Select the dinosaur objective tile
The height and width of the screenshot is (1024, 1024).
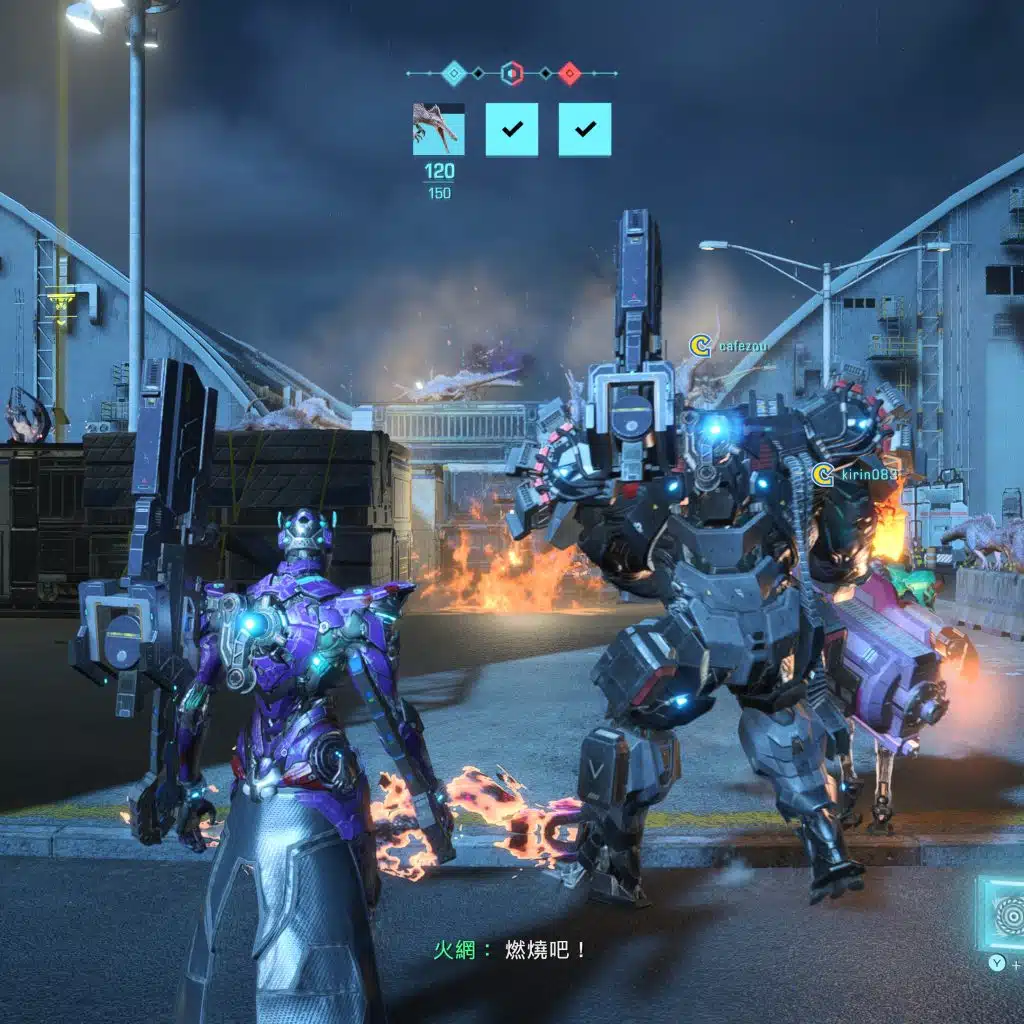point(438,129)
